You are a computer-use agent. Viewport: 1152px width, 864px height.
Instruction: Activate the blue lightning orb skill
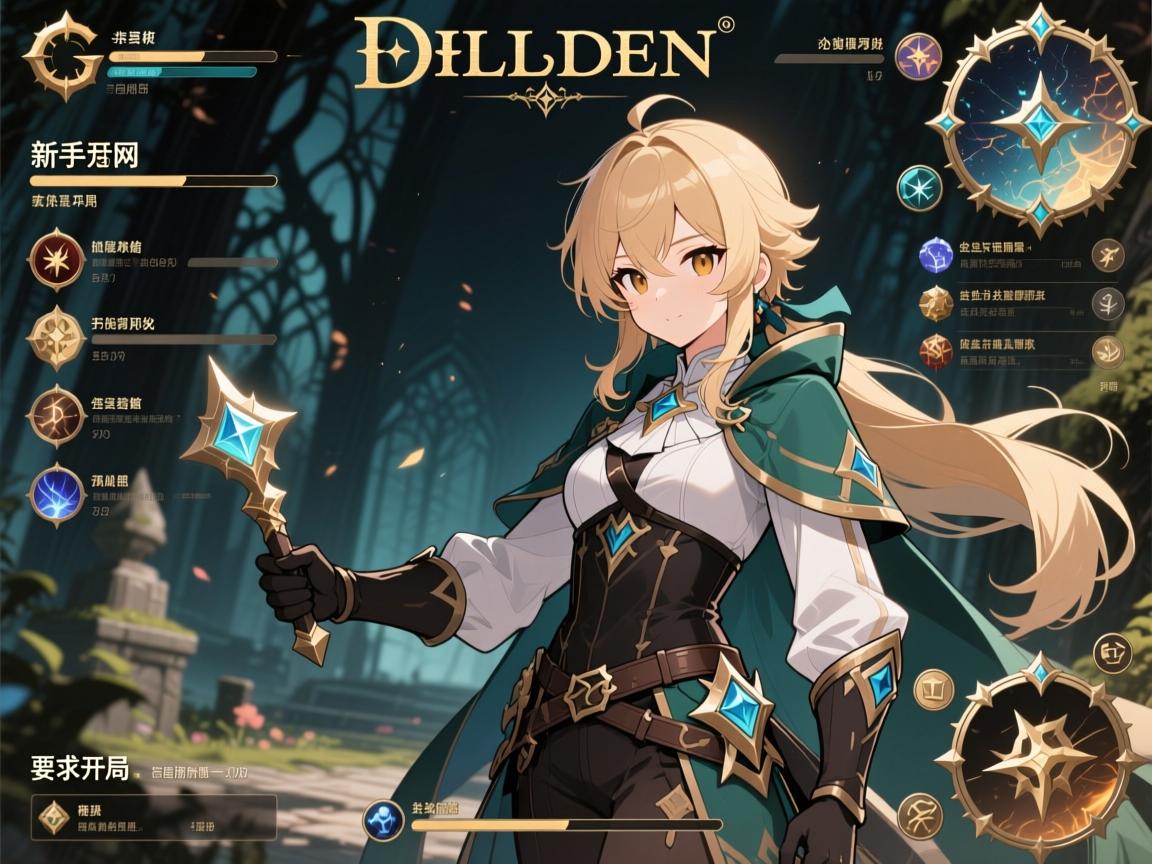pos(57,494)
